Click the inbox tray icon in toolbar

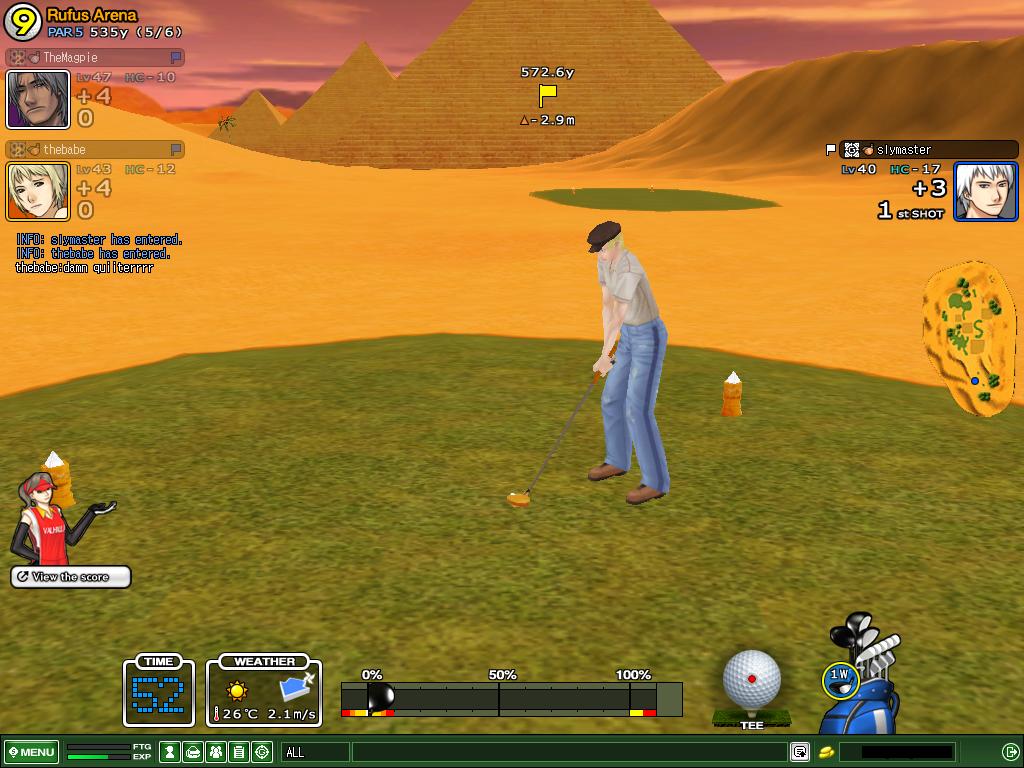(x=193, y=752)
